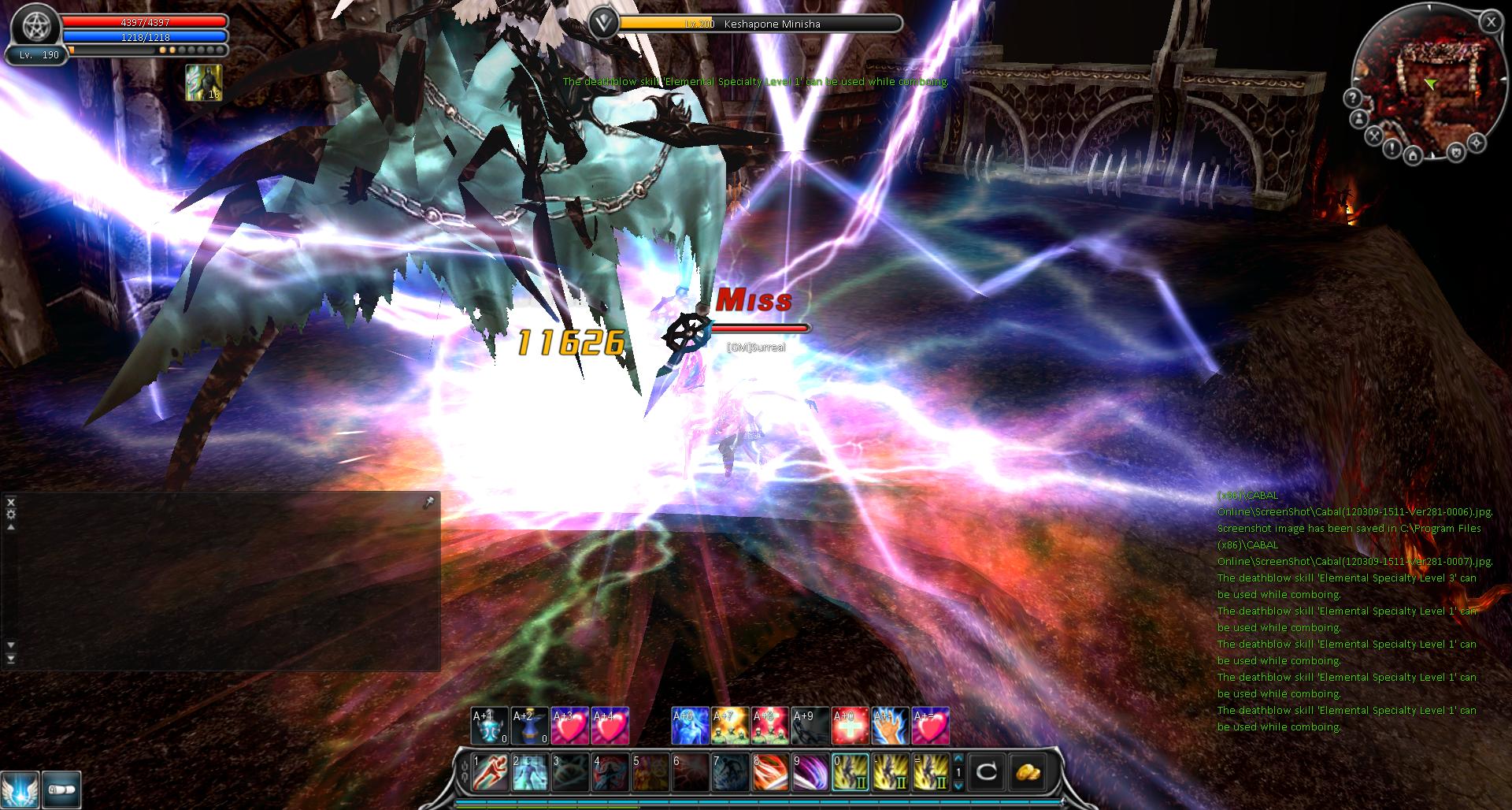Close the chat panel with its X
This screenshot has width=1512, height=810.
point(11,502)
